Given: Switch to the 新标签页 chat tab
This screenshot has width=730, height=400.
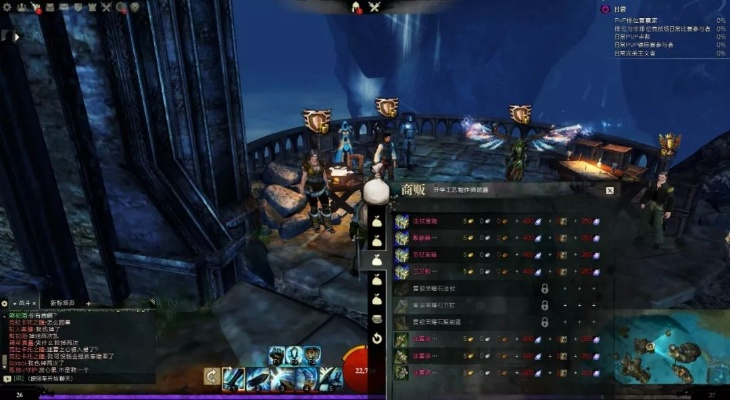Looking at the screenshot, I should pyautogui.click(x=61, y=301).
